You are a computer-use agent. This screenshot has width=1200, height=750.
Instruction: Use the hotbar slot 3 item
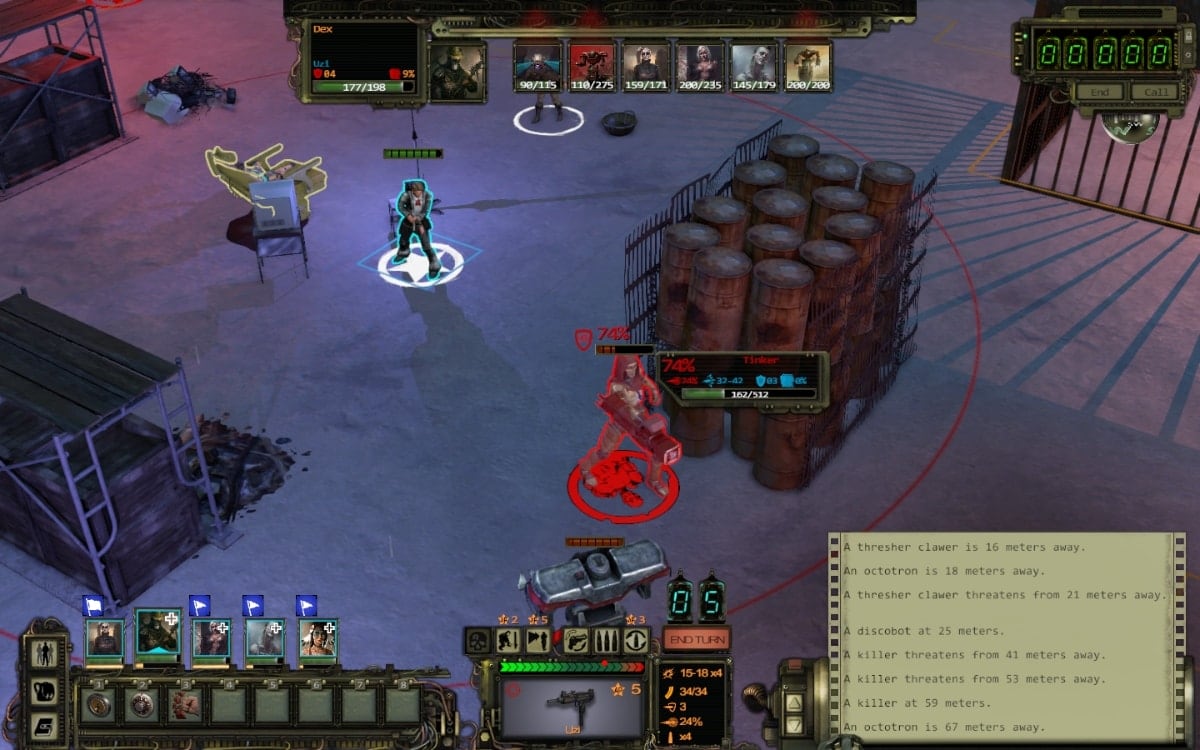click(x=185, y=705)
